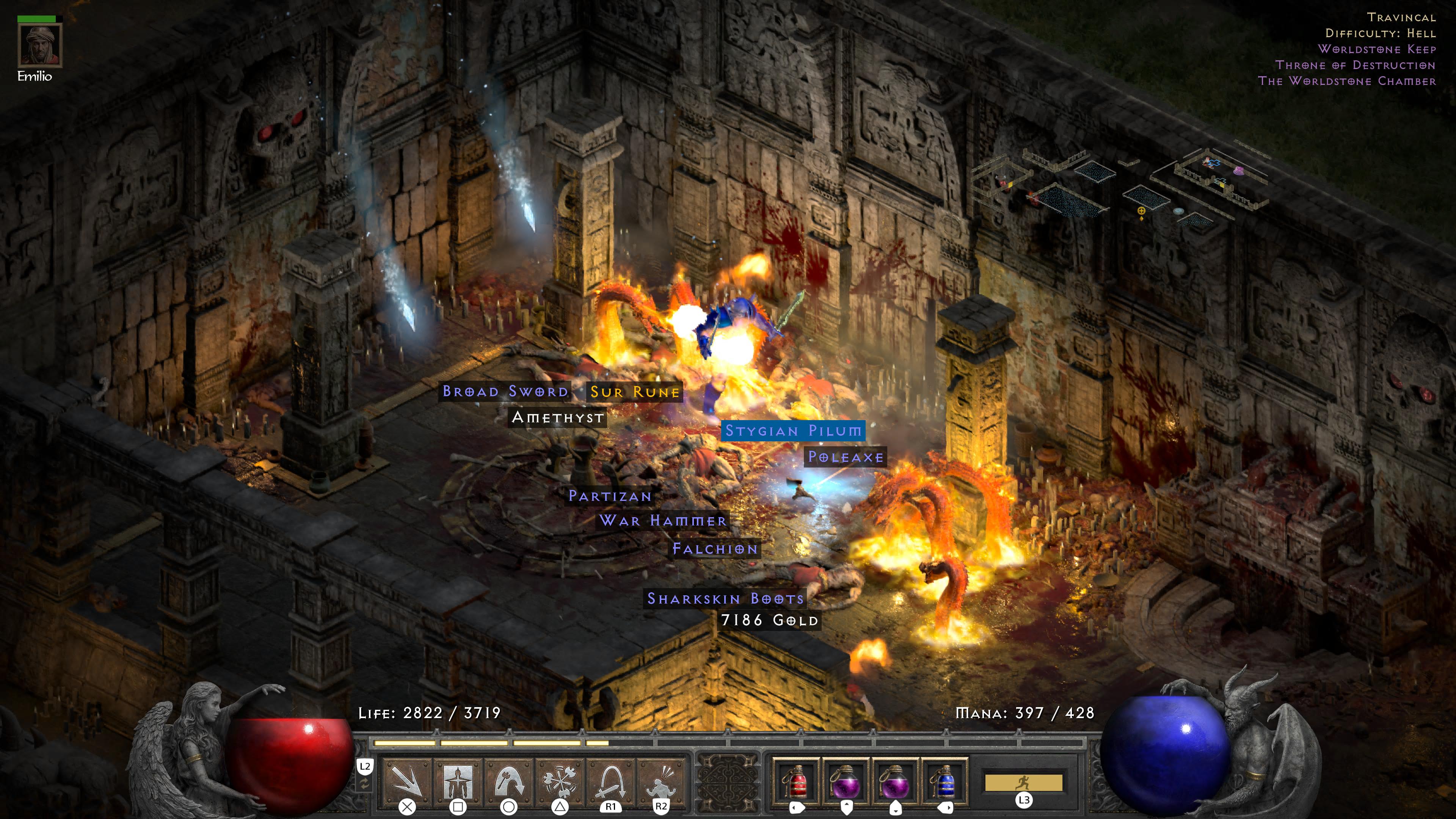The image size is (1456, 819).
Task: Take the War Hammer label
Action: click(x=662, y=521)
